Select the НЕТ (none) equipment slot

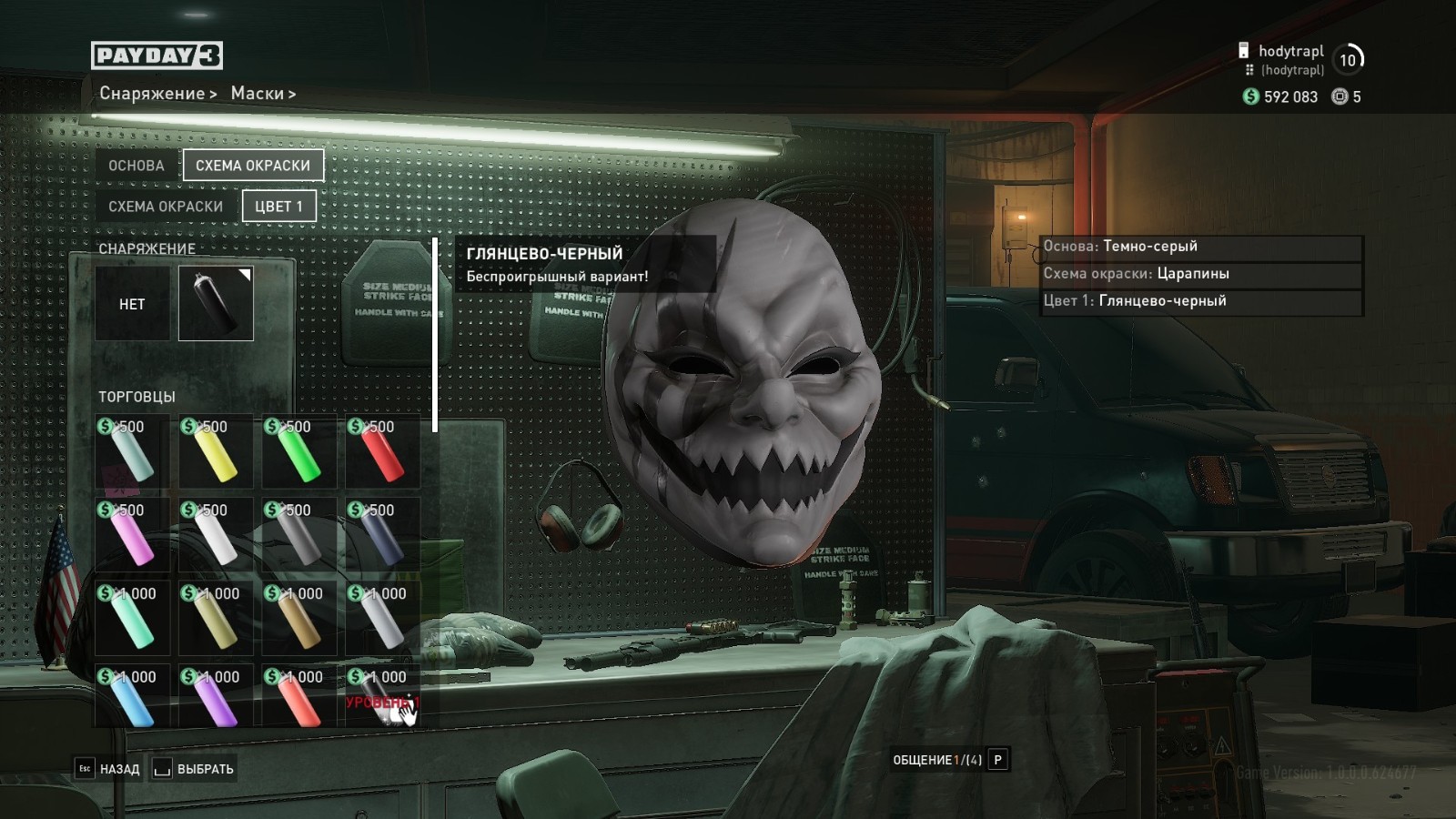click(x=132, y=304)
